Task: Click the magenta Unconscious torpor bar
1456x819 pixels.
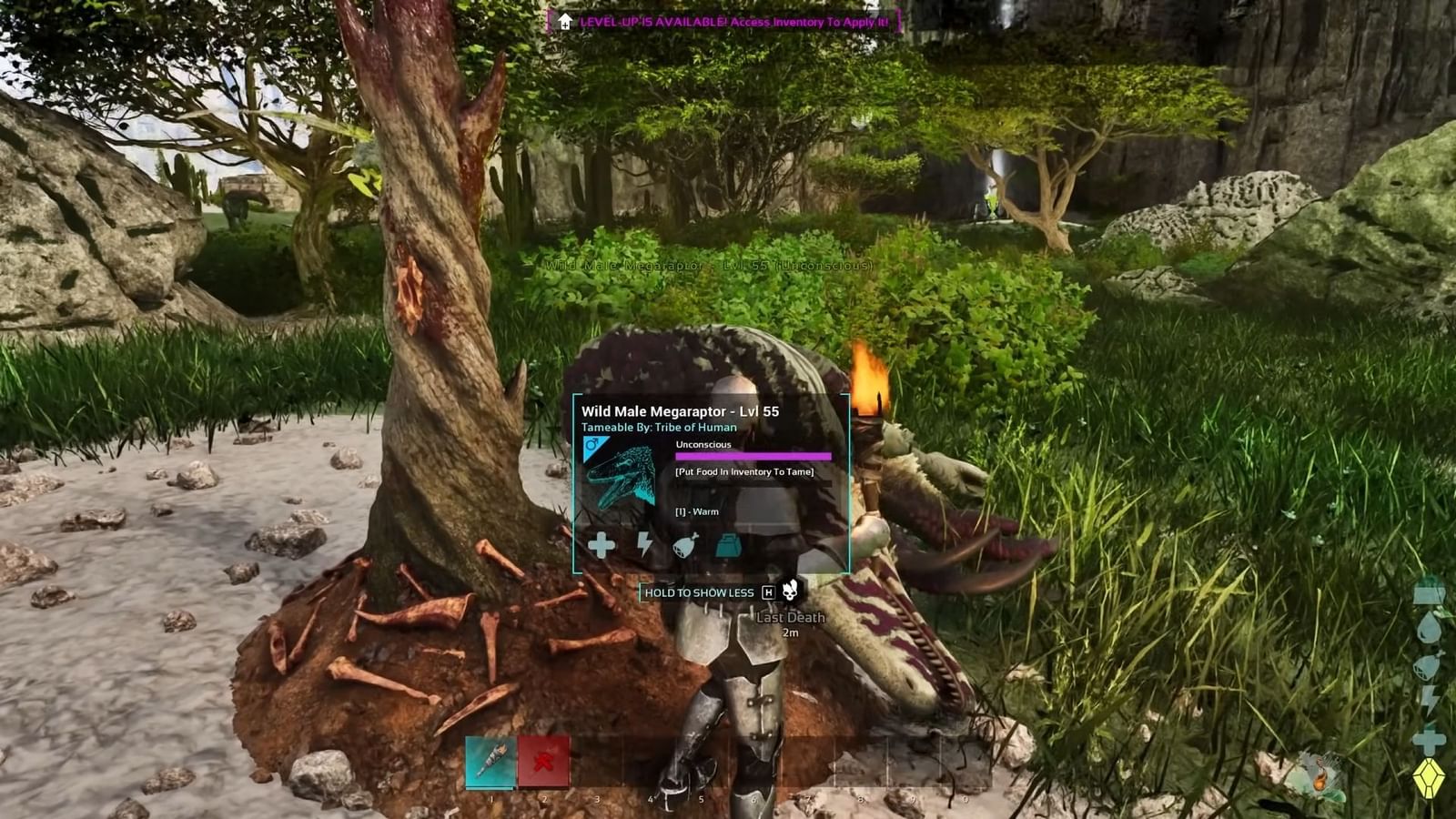Action: point(753,455)
